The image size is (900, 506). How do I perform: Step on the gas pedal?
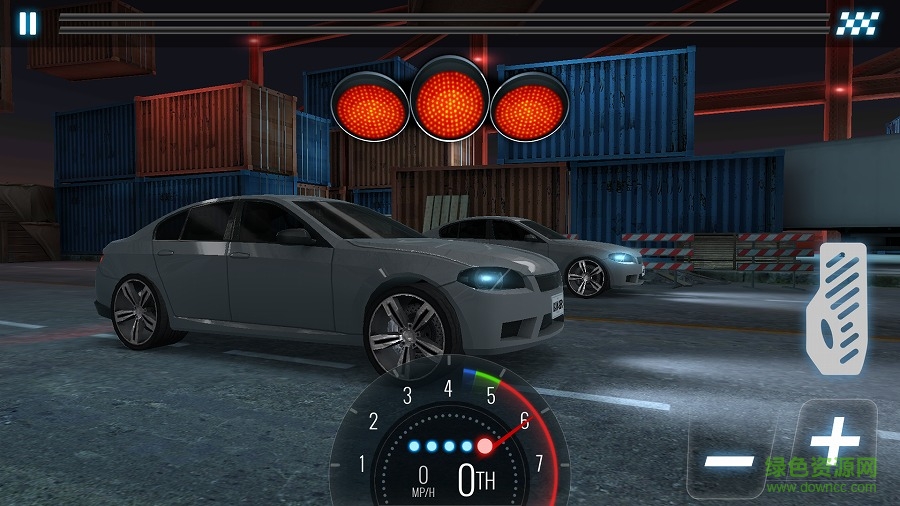(x=836, y=309)
